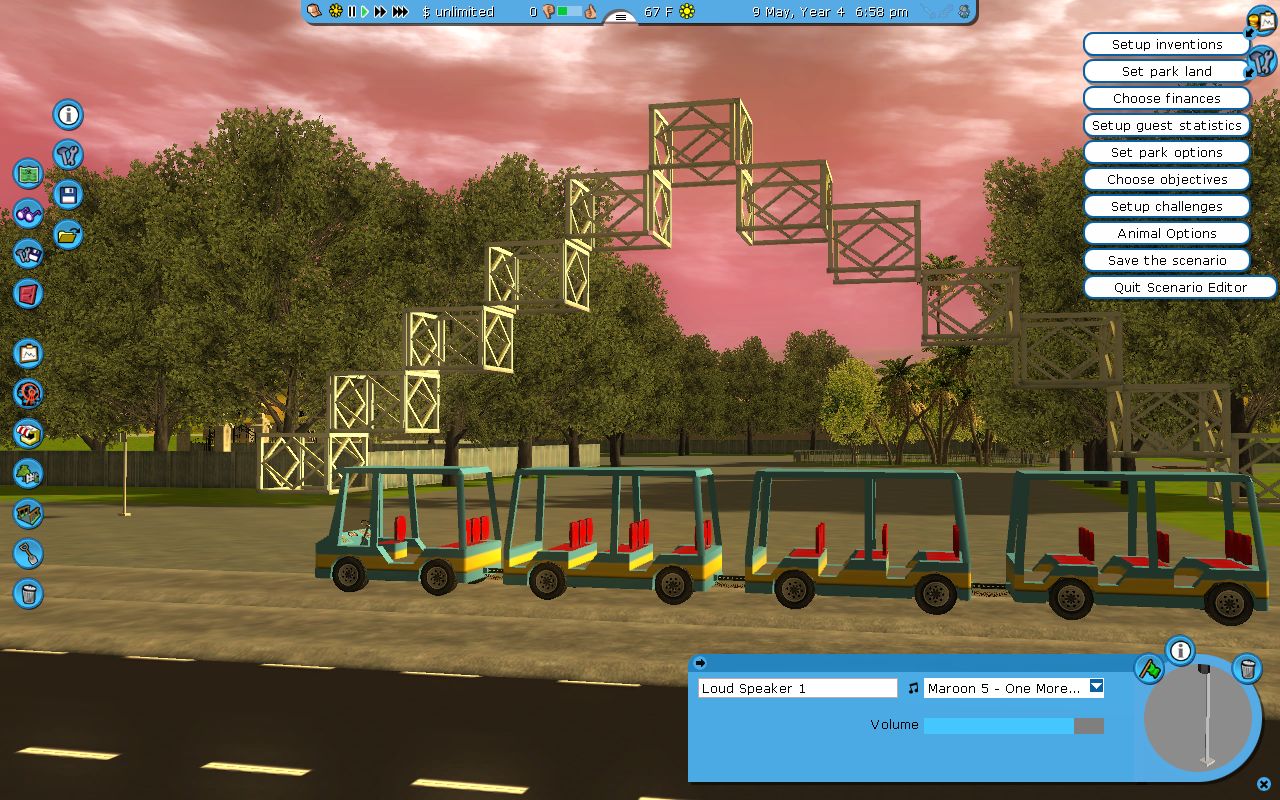Open Animal Options

1166,234
